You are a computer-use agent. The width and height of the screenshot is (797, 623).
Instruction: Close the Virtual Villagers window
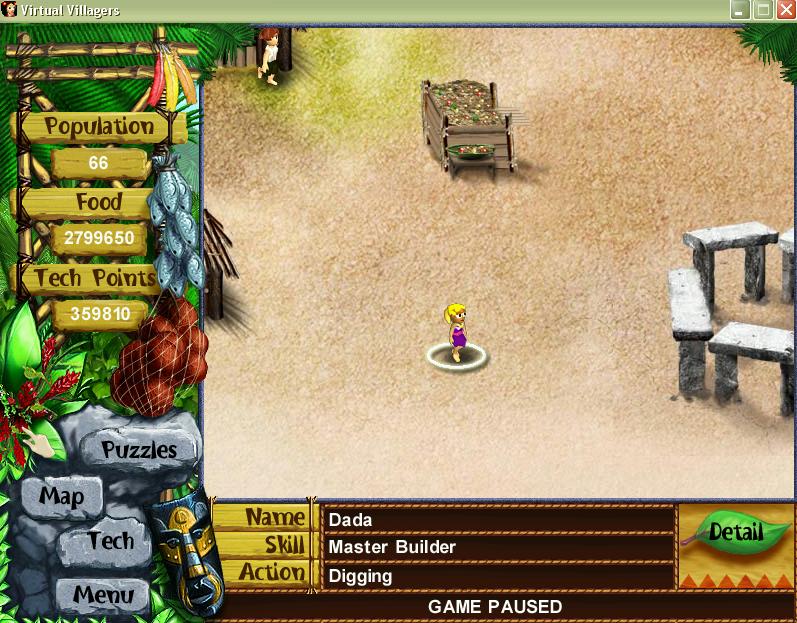click(x=784, y=10)
